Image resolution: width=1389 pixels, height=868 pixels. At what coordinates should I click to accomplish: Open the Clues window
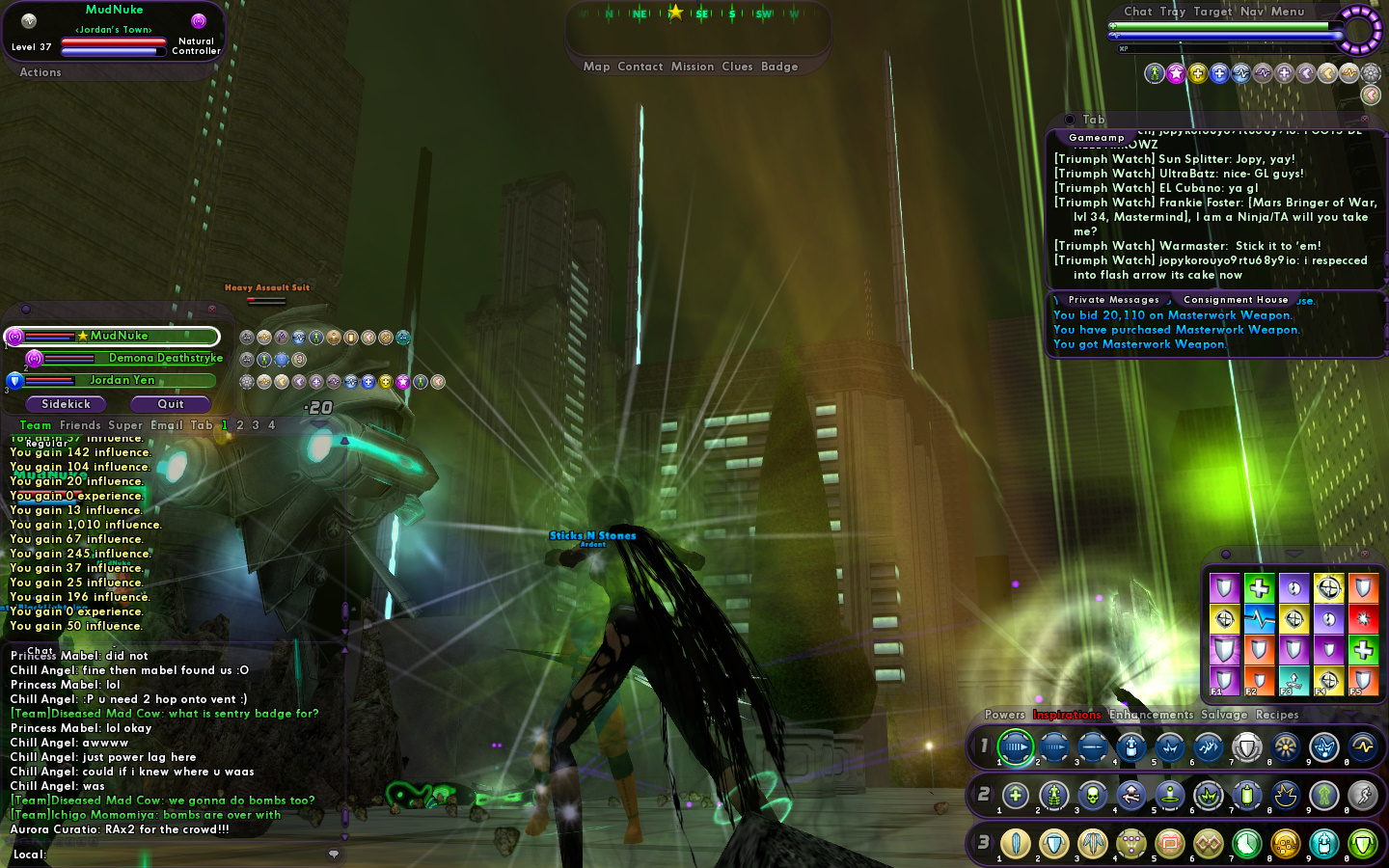[x=737, y=67]
